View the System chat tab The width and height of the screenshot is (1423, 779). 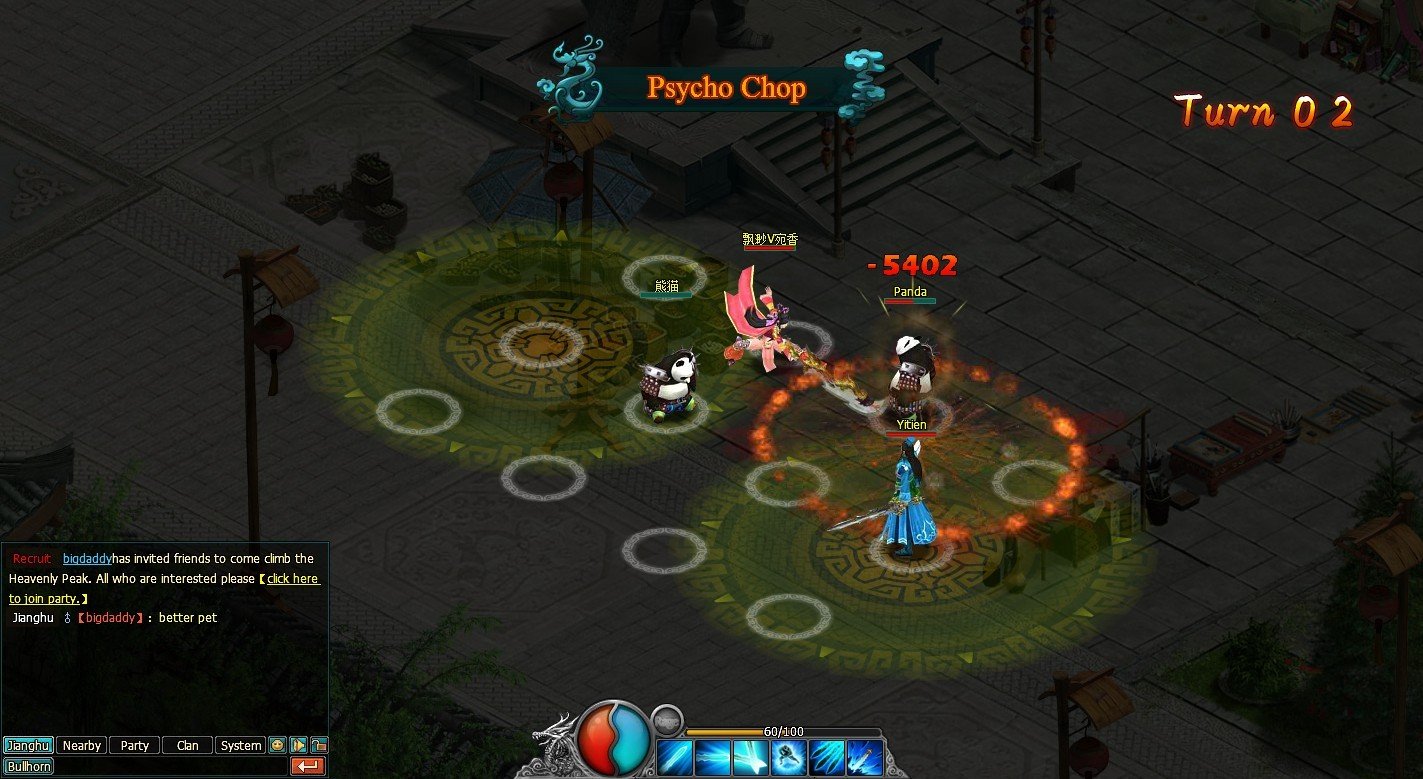pos(240,745)
